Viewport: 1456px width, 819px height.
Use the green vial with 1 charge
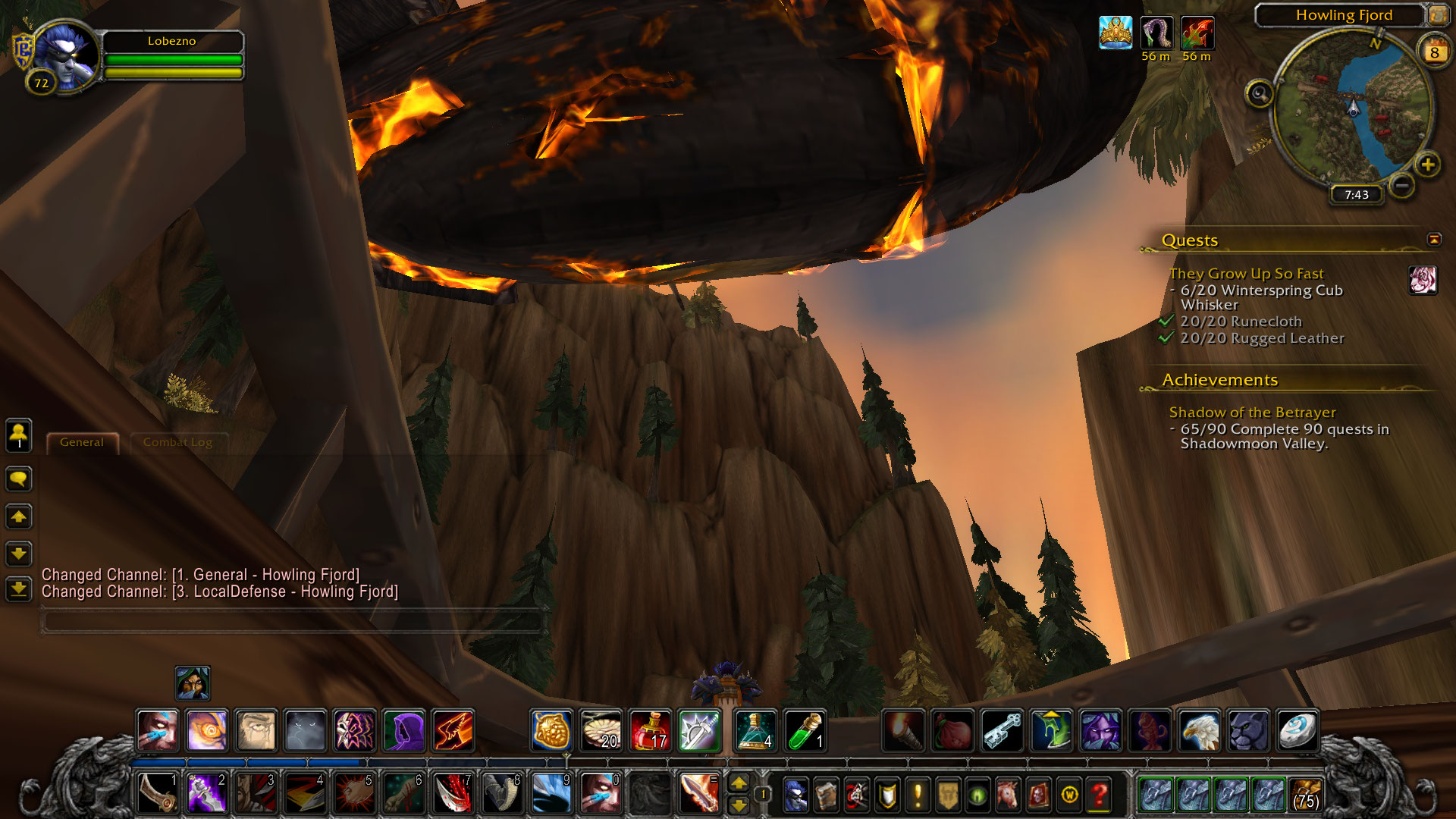(805, 731)
